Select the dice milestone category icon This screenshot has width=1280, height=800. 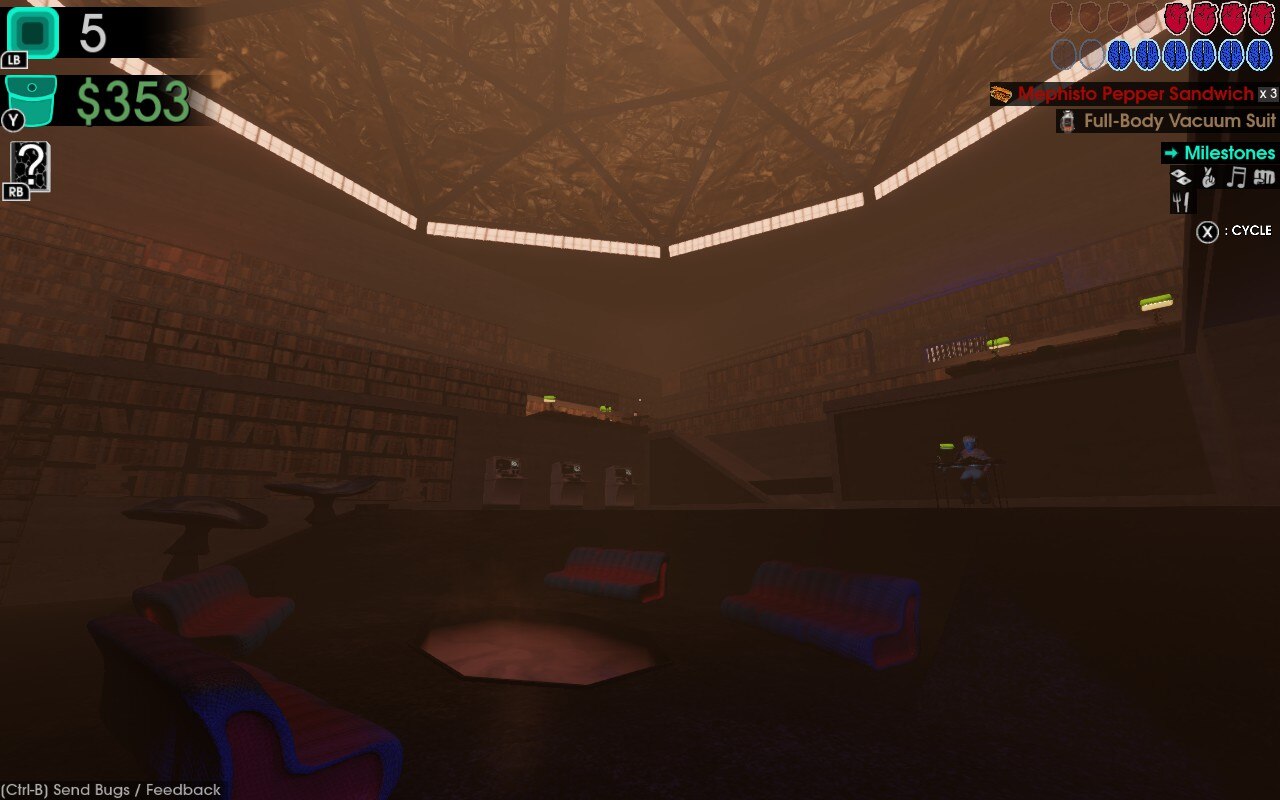[1180, 176]
